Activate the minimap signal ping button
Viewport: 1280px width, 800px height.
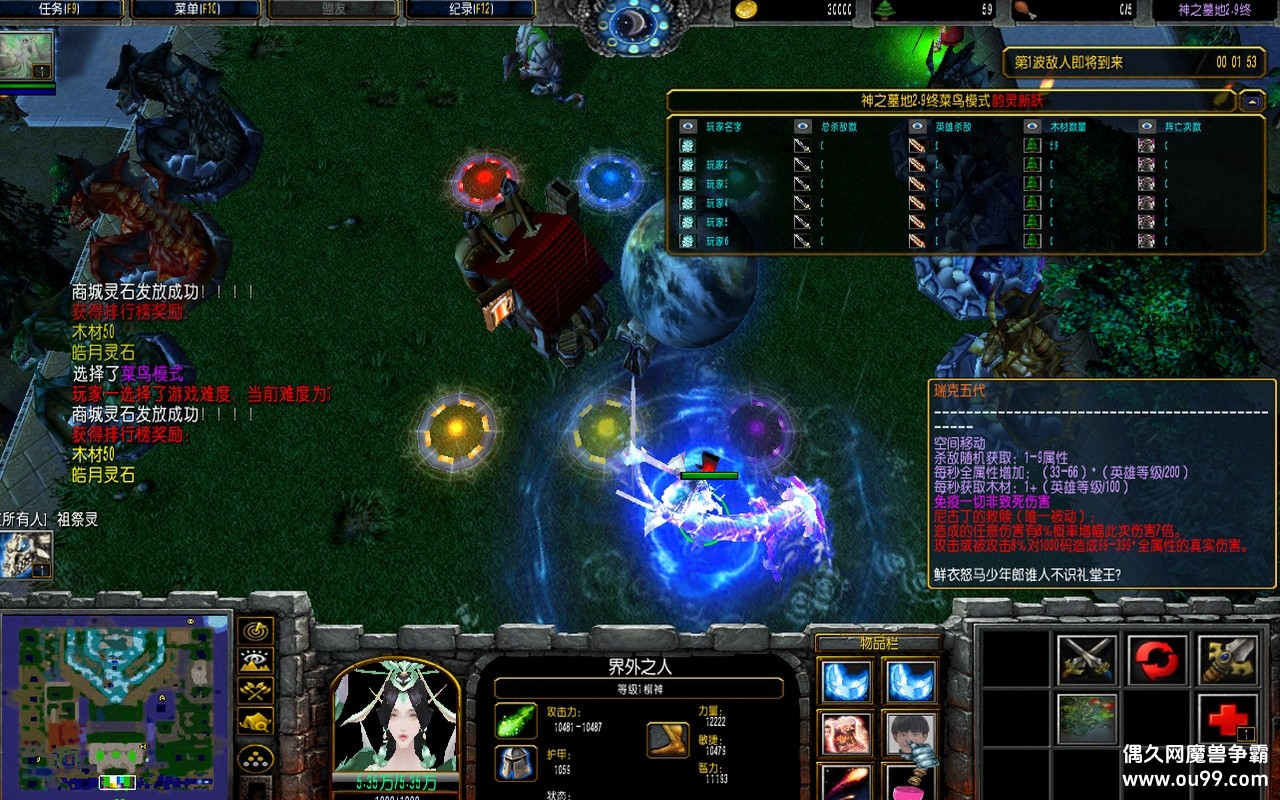pos(256,631)
